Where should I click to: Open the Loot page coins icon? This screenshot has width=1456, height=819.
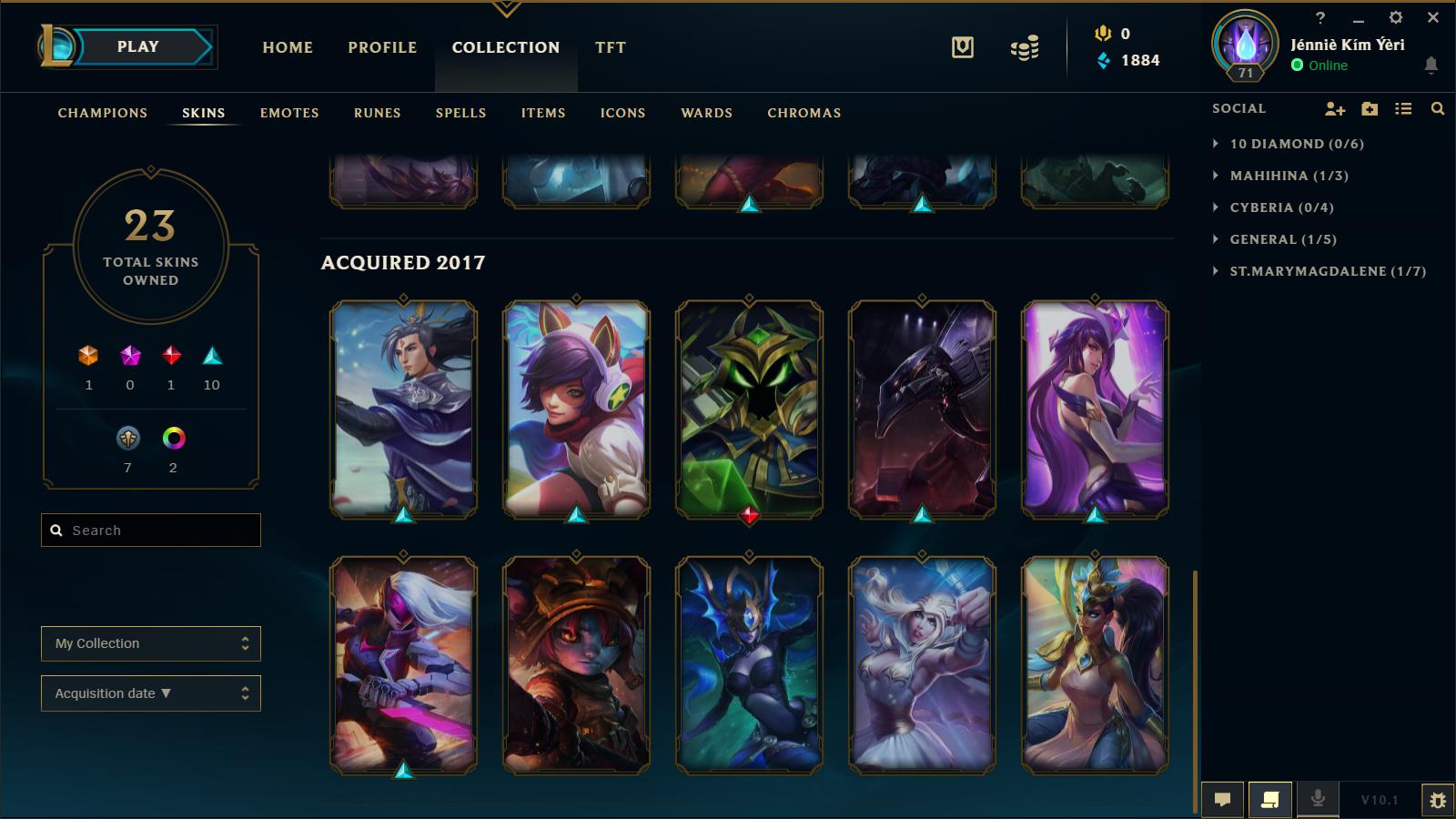1023,47
